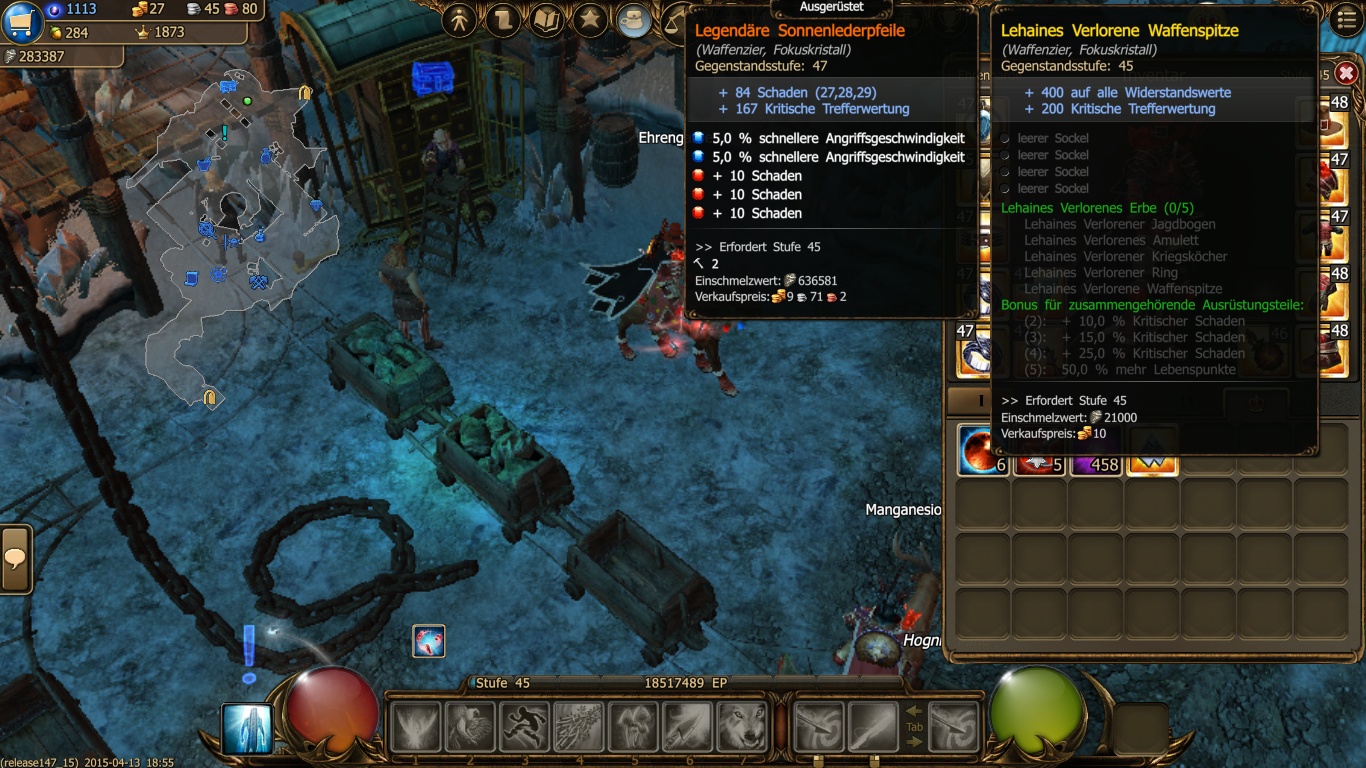Activate the glowing blue figure buff icon
The image size is (1366, 768).
[247, 729]
